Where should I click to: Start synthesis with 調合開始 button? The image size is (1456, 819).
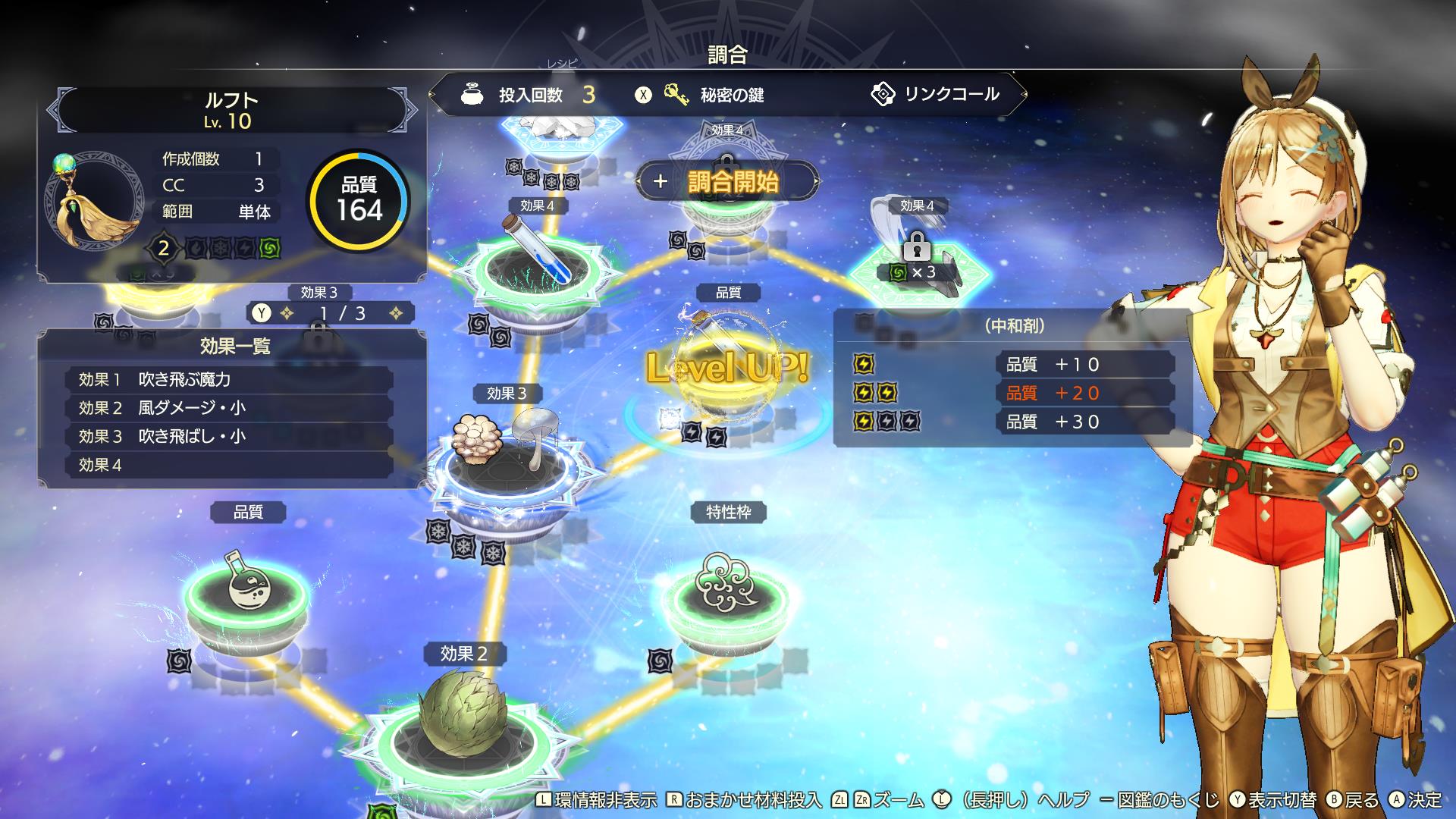(728, 182)
